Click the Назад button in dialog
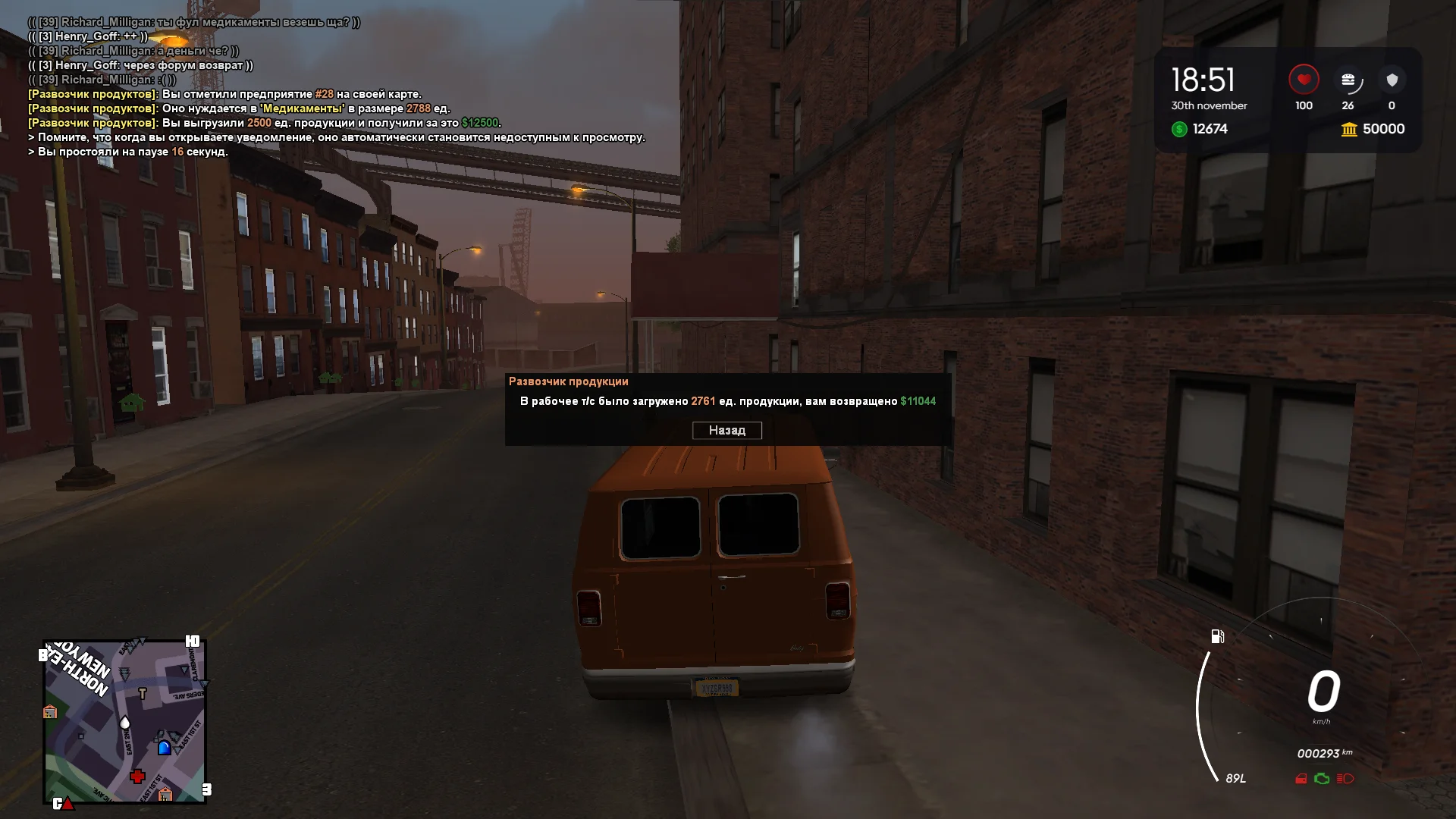 pos(726,431)
